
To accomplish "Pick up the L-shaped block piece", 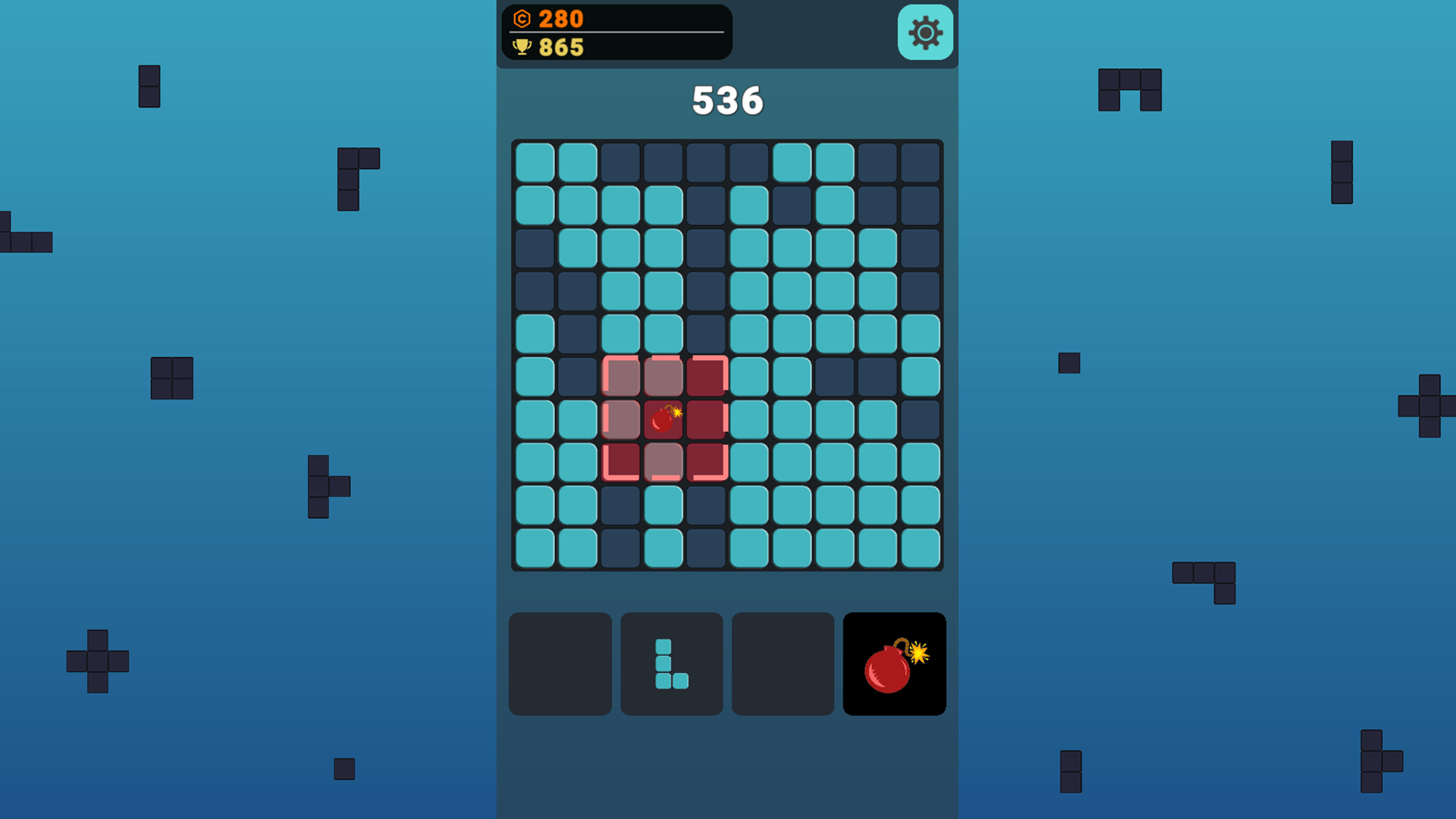I will 670,664.
